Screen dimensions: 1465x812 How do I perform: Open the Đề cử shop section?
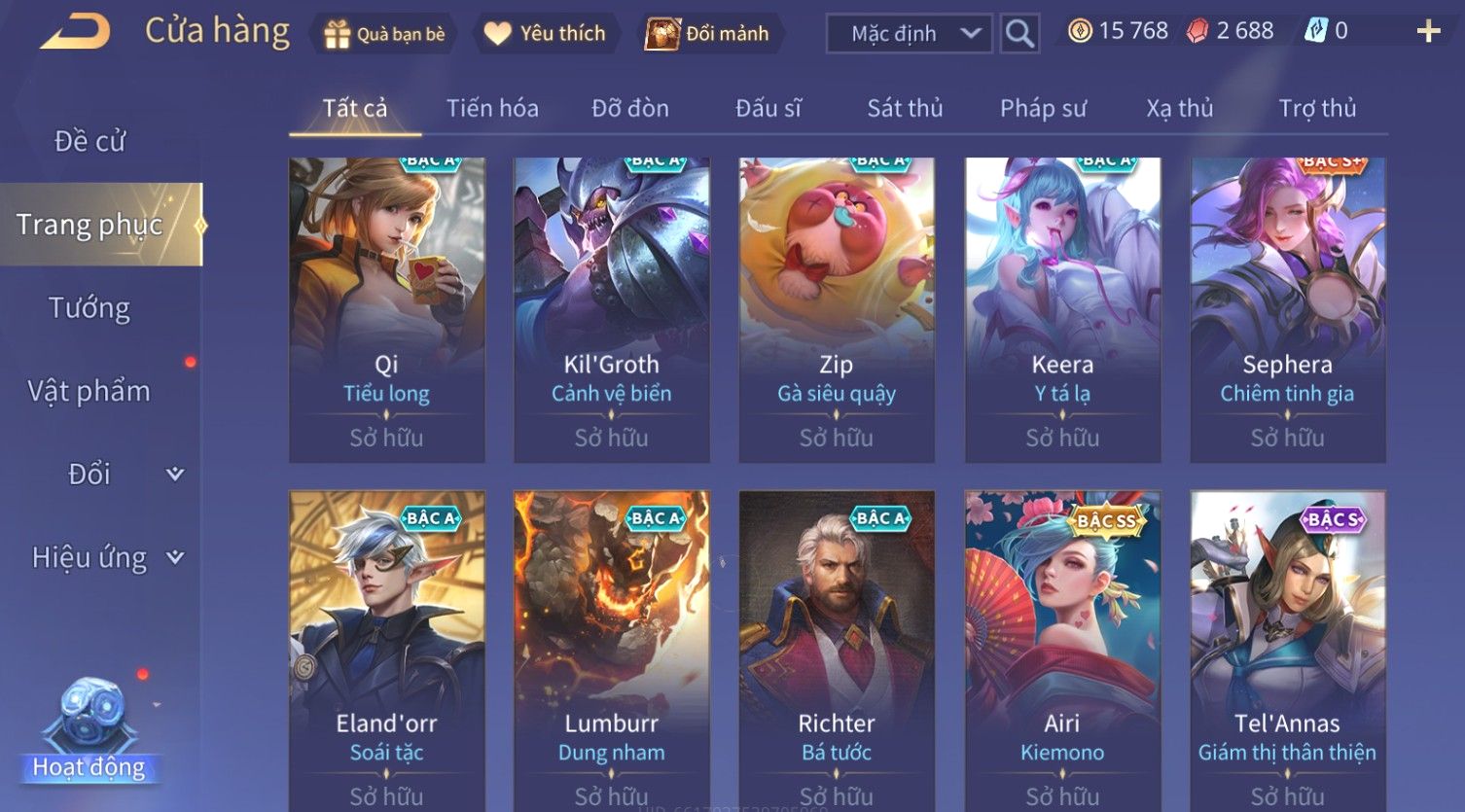[x=89, y=141]
